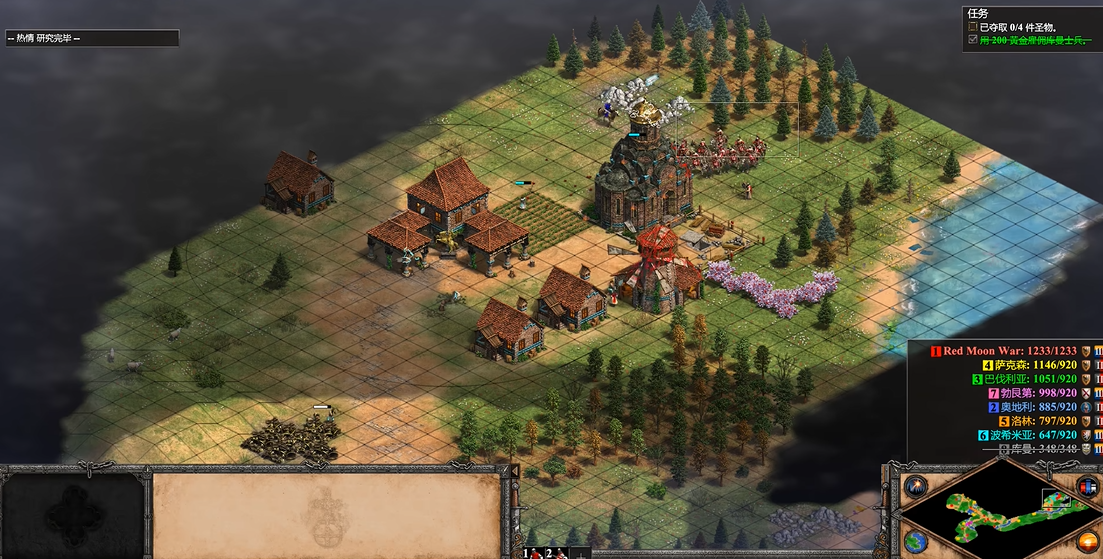Open the flags button at minimap corner
This screenshot has width=1103, height=559.
[x=1087, y=487]
